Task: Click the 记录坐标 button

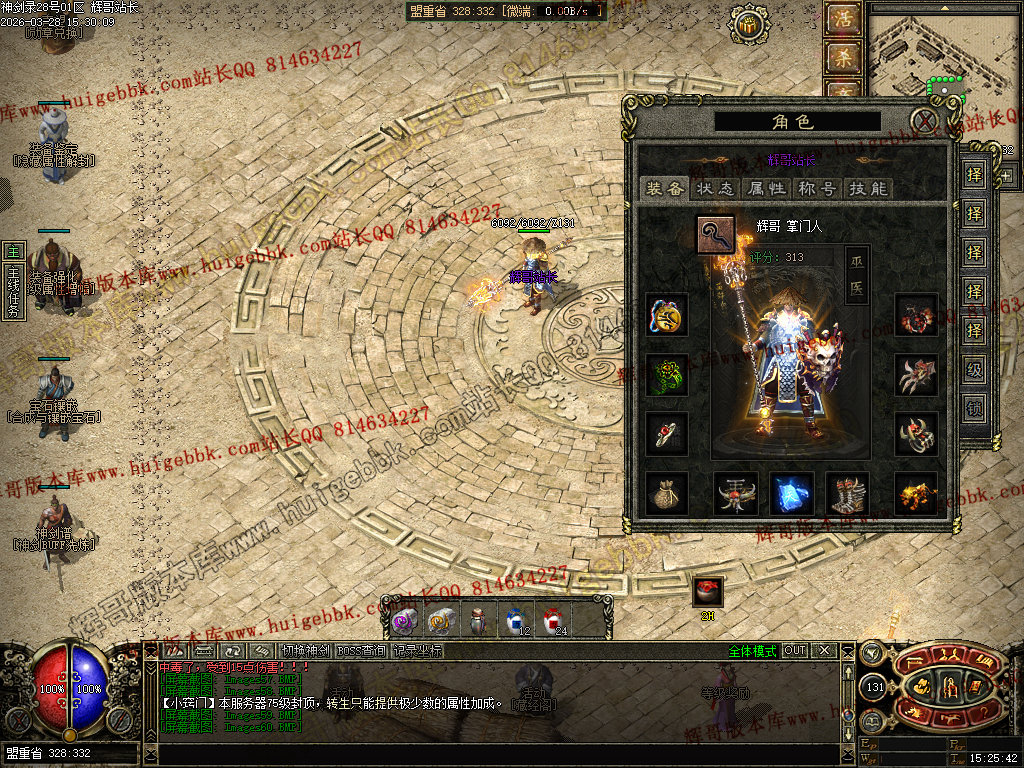Action: pos(416,650)
